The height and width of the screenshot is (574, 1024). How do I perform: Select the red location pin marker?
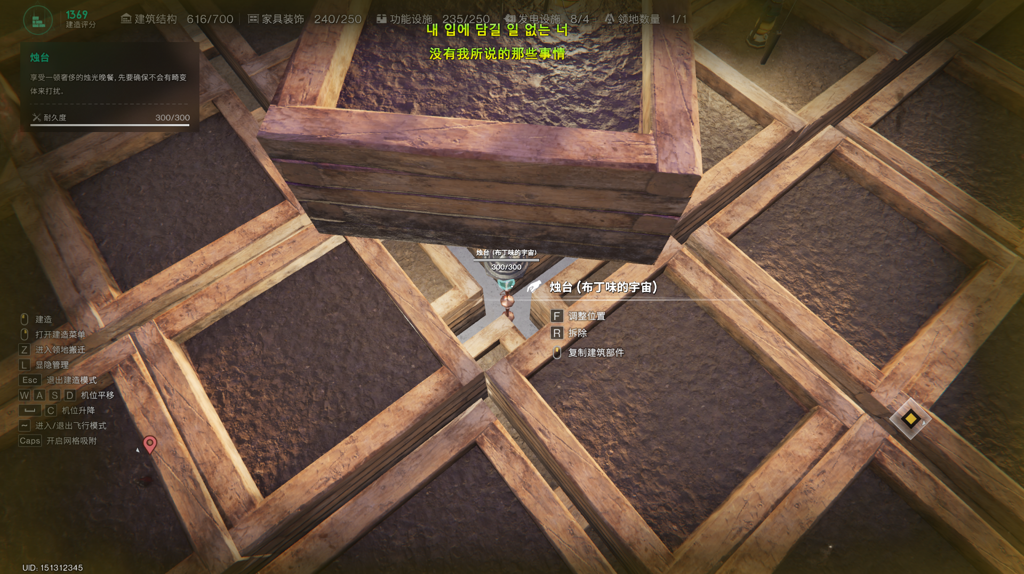pos(150,444)
